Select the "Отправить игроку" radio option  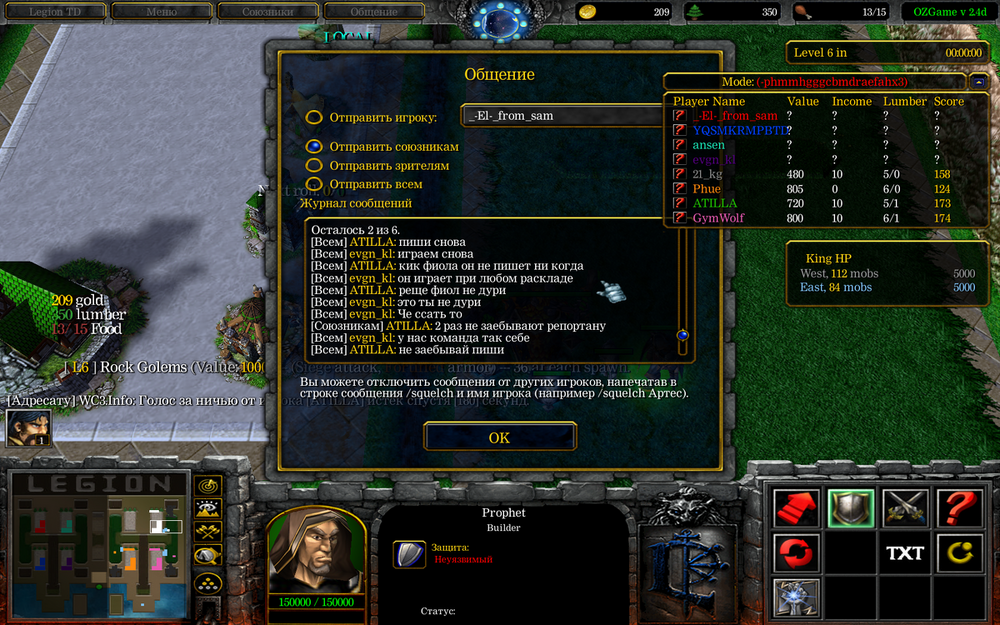pyautogui.click(x=314, y=117)
